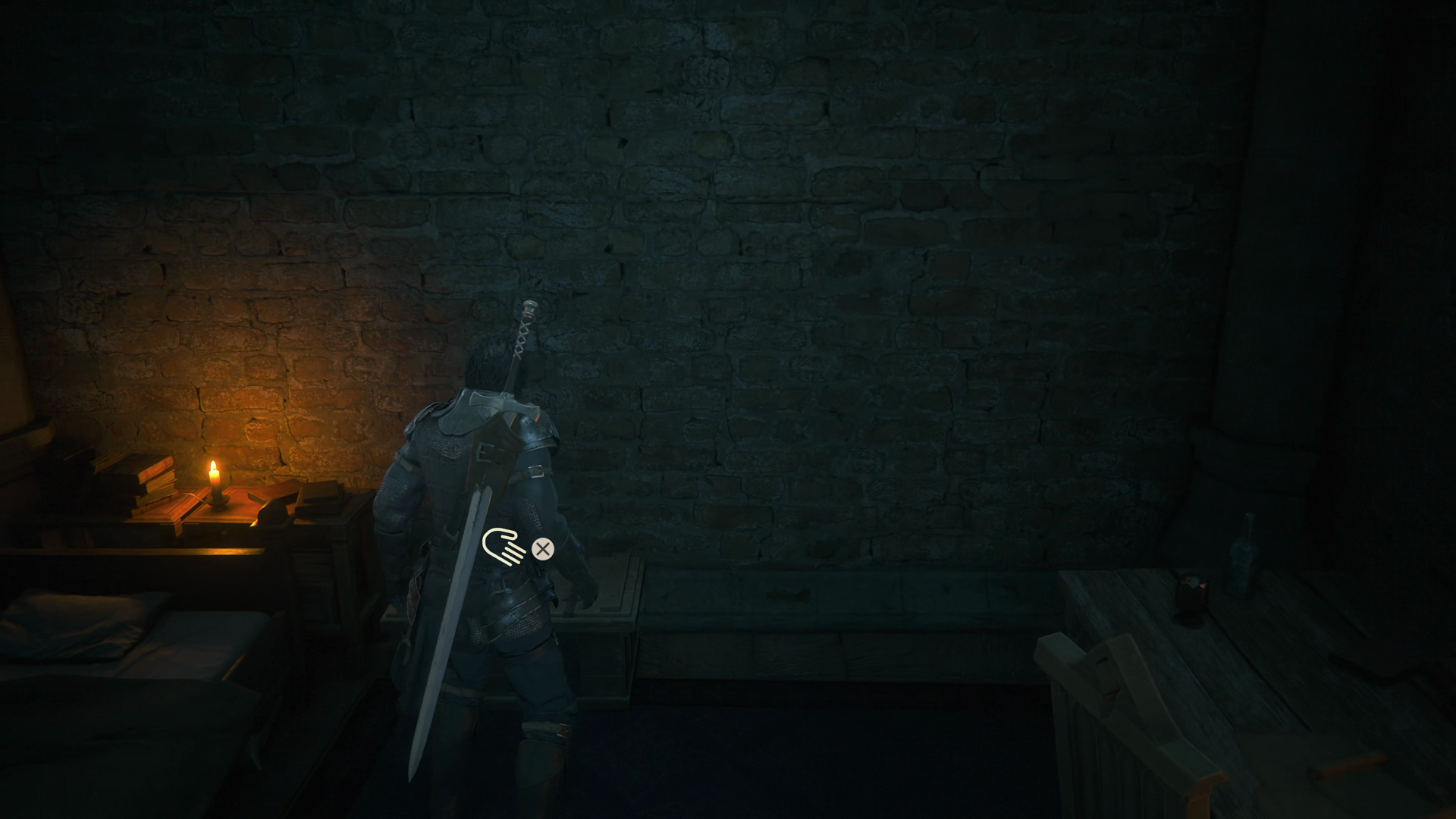Viewport: 1456px width, 819px height.
Task: Click the hand interact icon
Action: [x=504, y=547]
